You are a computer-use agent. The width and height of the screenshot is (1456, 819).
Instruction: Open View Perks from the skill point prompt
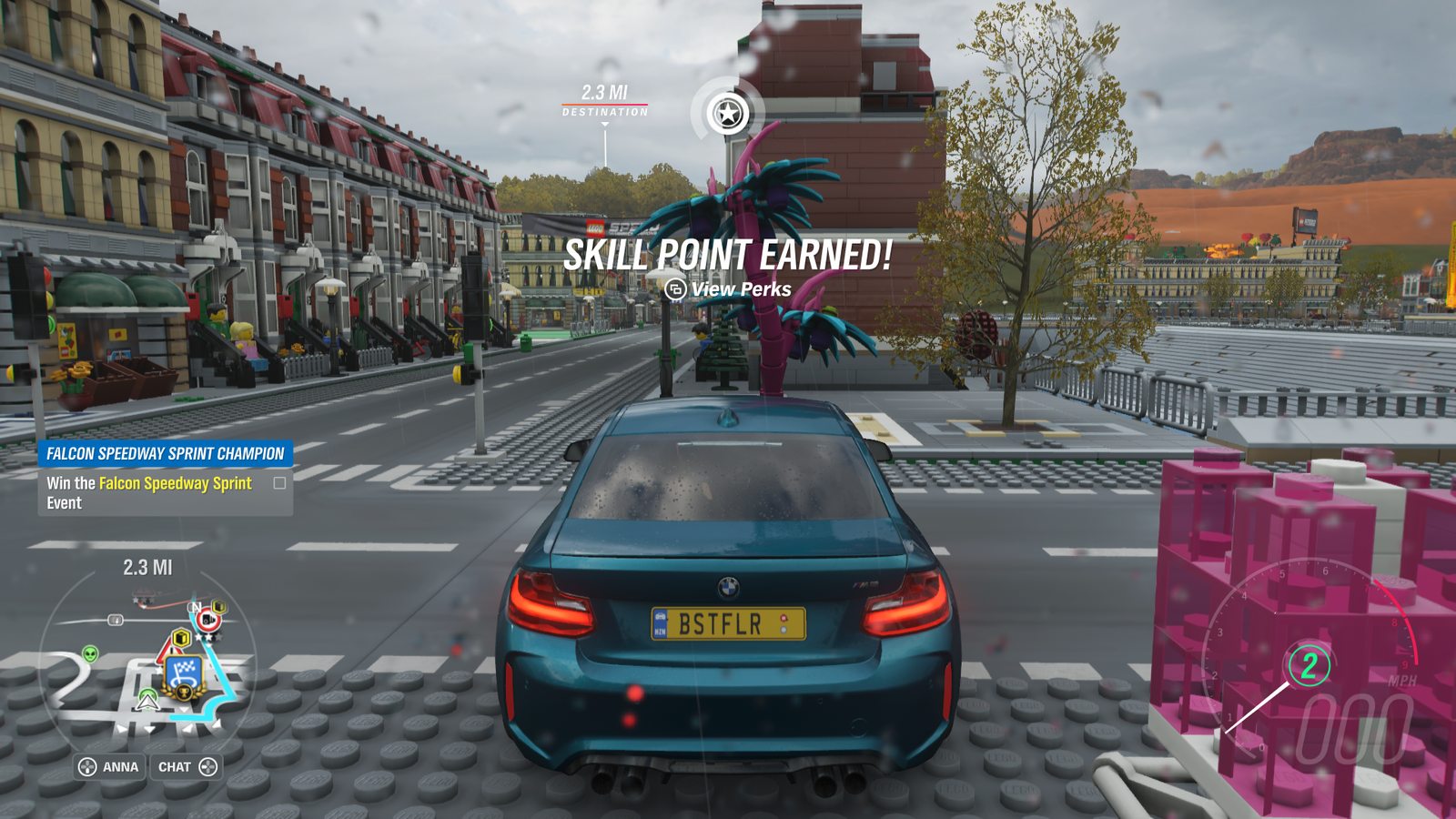[728, 289]
